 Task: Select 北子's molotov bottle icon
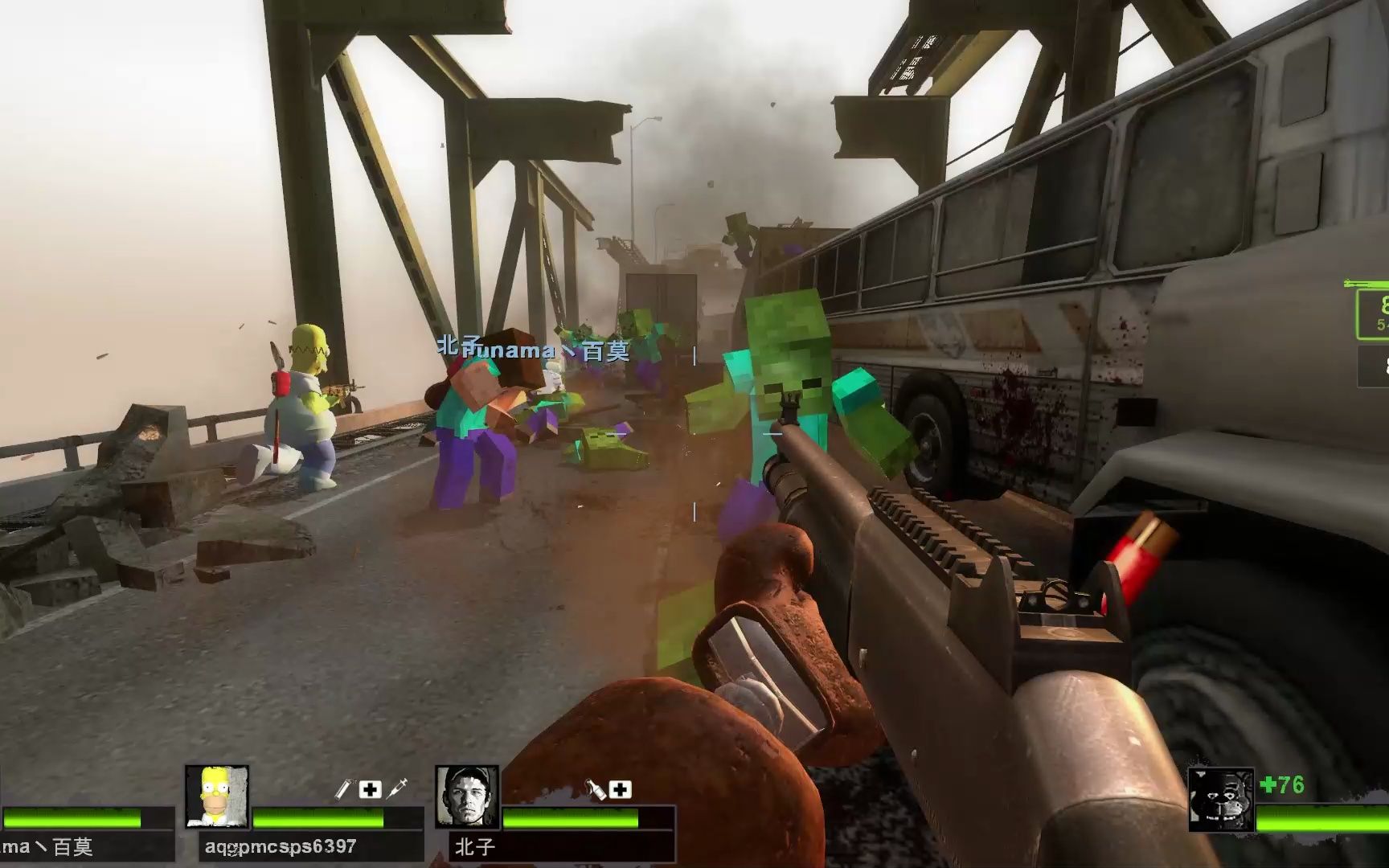(595, 789)
